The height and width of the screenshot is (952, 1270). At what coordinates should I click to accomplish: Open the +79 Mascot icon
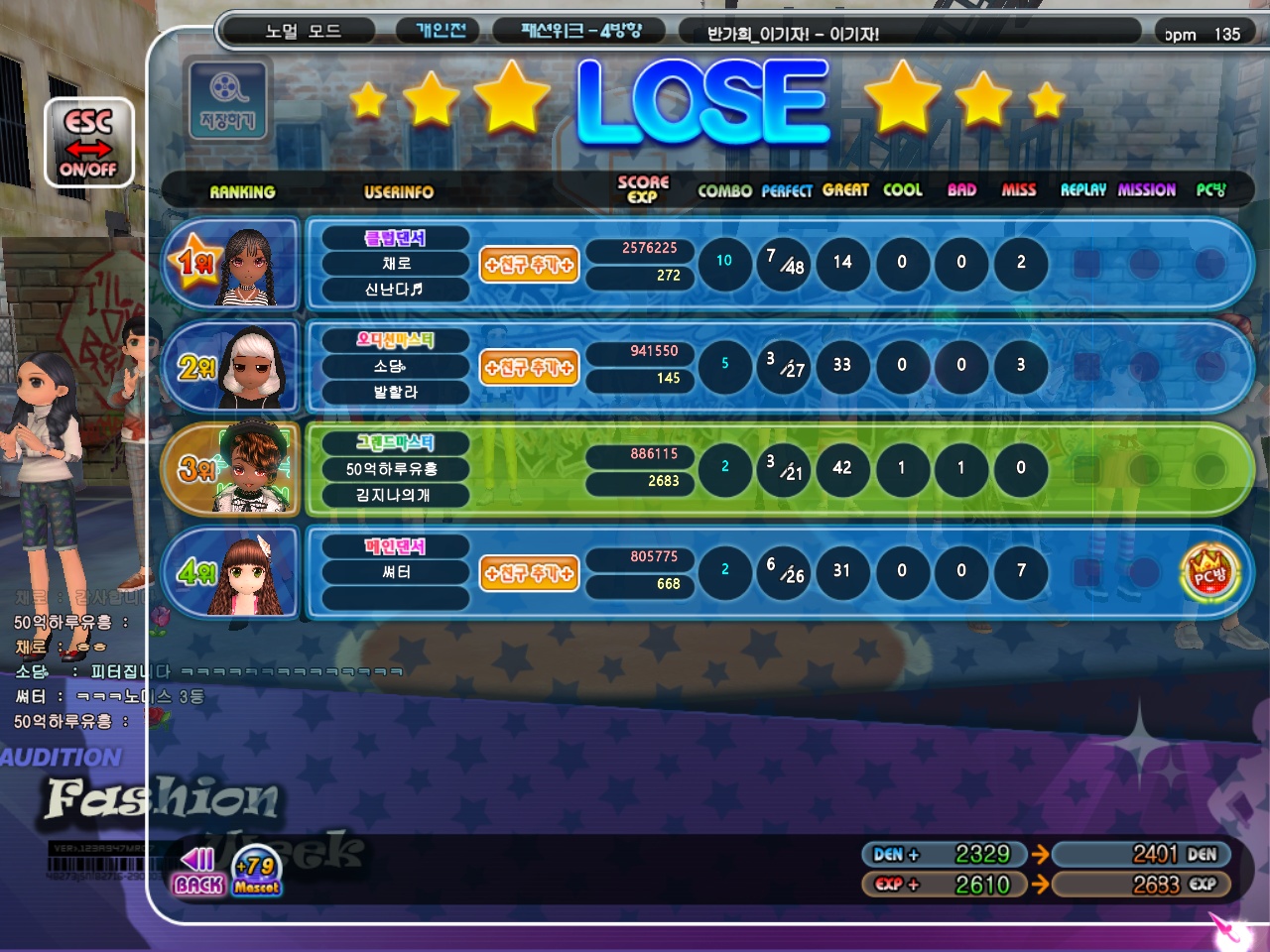(257, 872)
